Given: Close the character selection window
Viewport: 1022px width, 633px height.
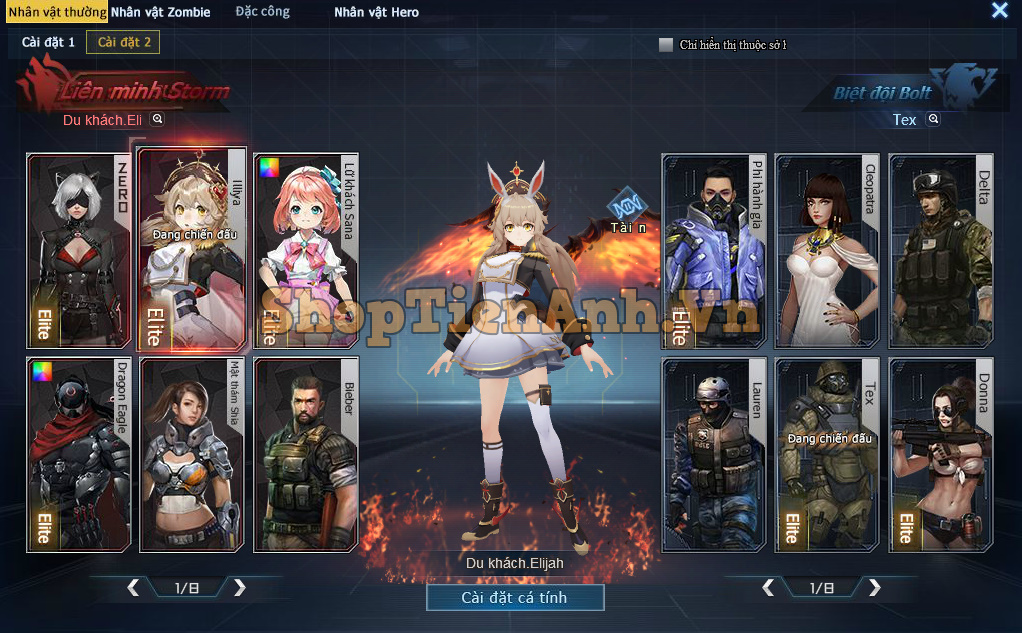Looking at the screenshot, I should [999, 11].
